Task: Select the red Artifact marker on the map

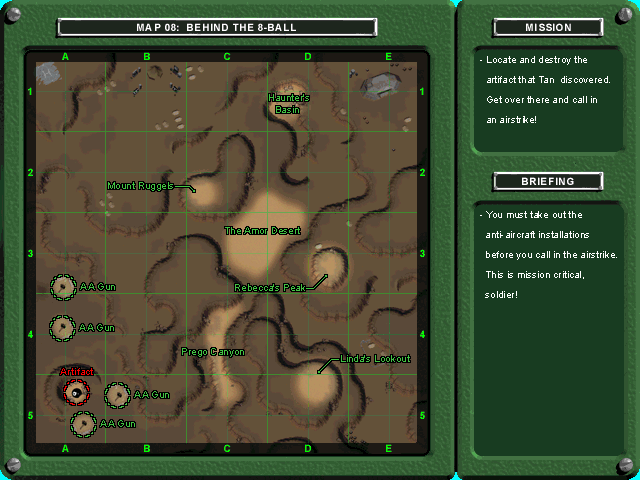Action: (76, 391)
